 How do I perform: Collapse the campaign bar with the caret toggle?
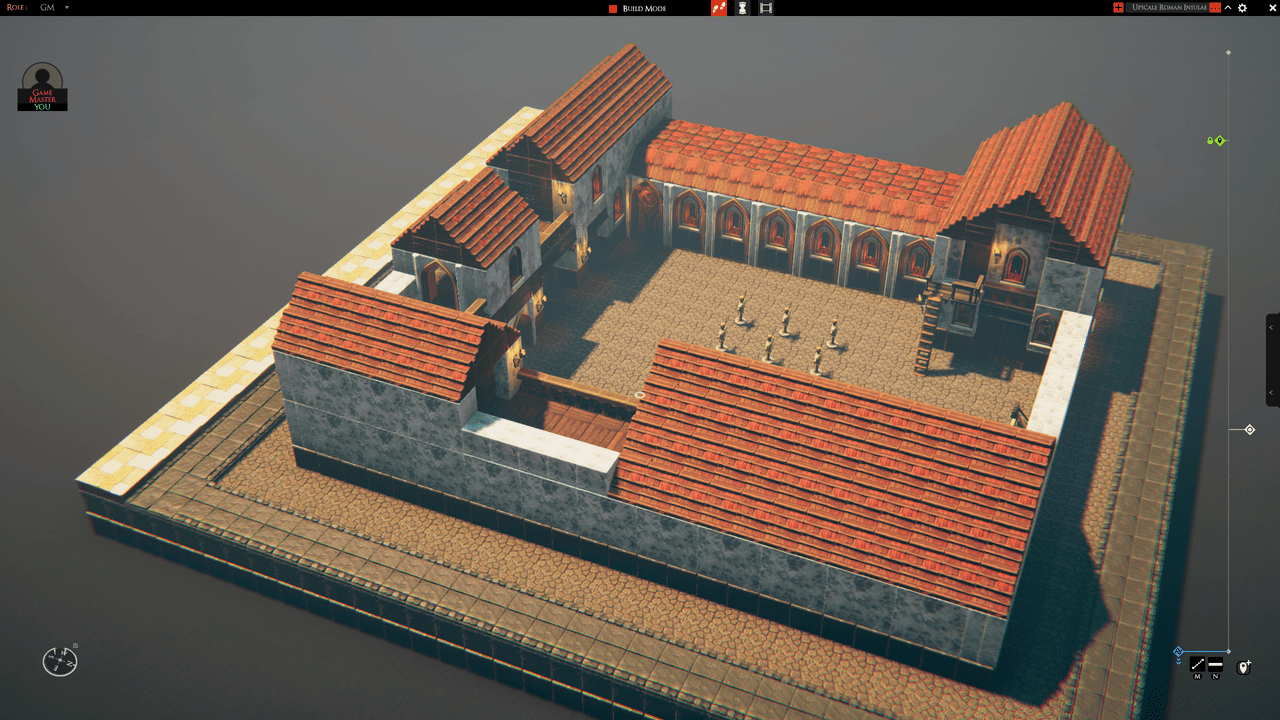click(1227, 7)
